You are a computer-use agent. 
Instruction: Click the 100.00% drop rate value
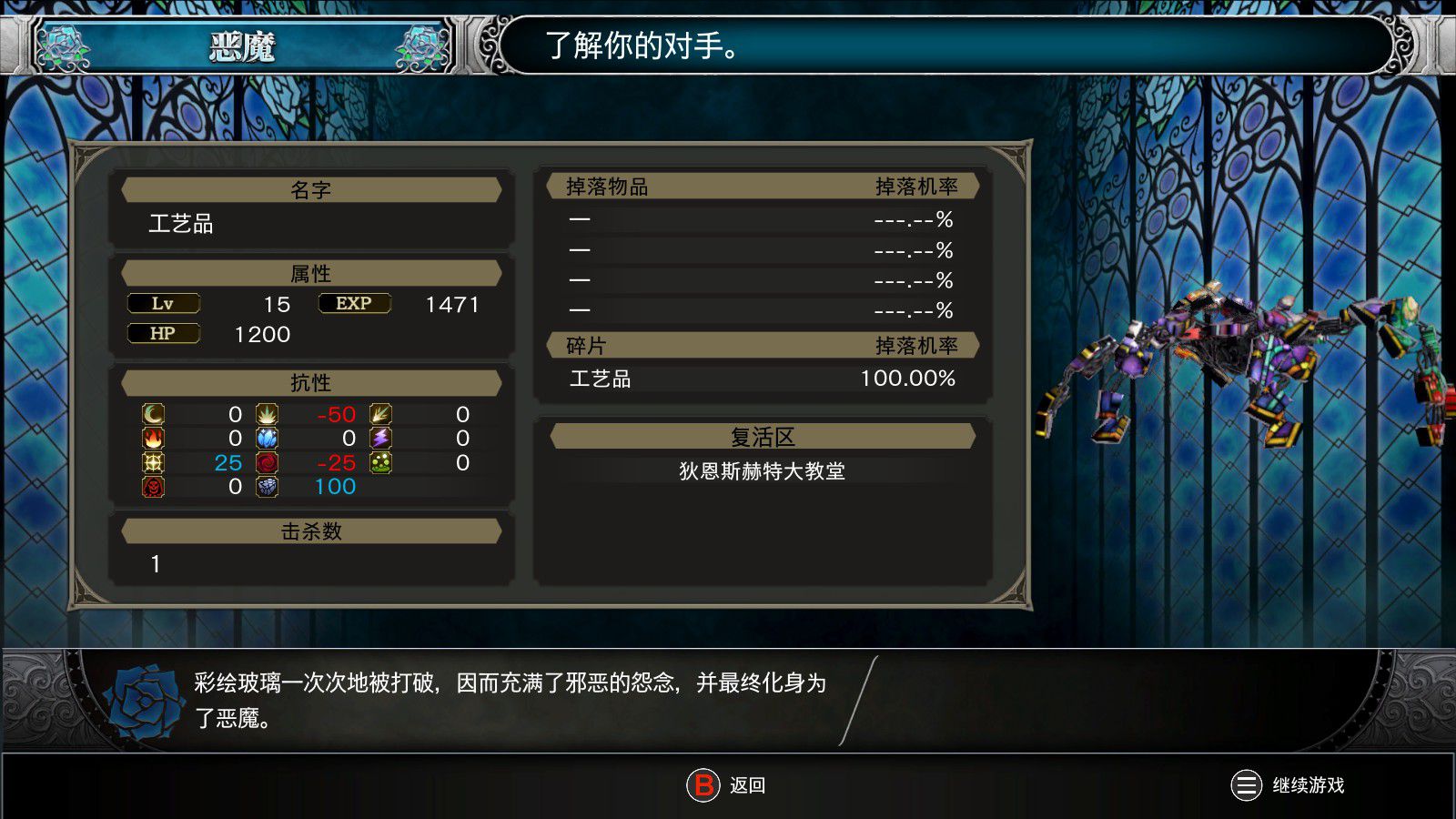[906, 380]
